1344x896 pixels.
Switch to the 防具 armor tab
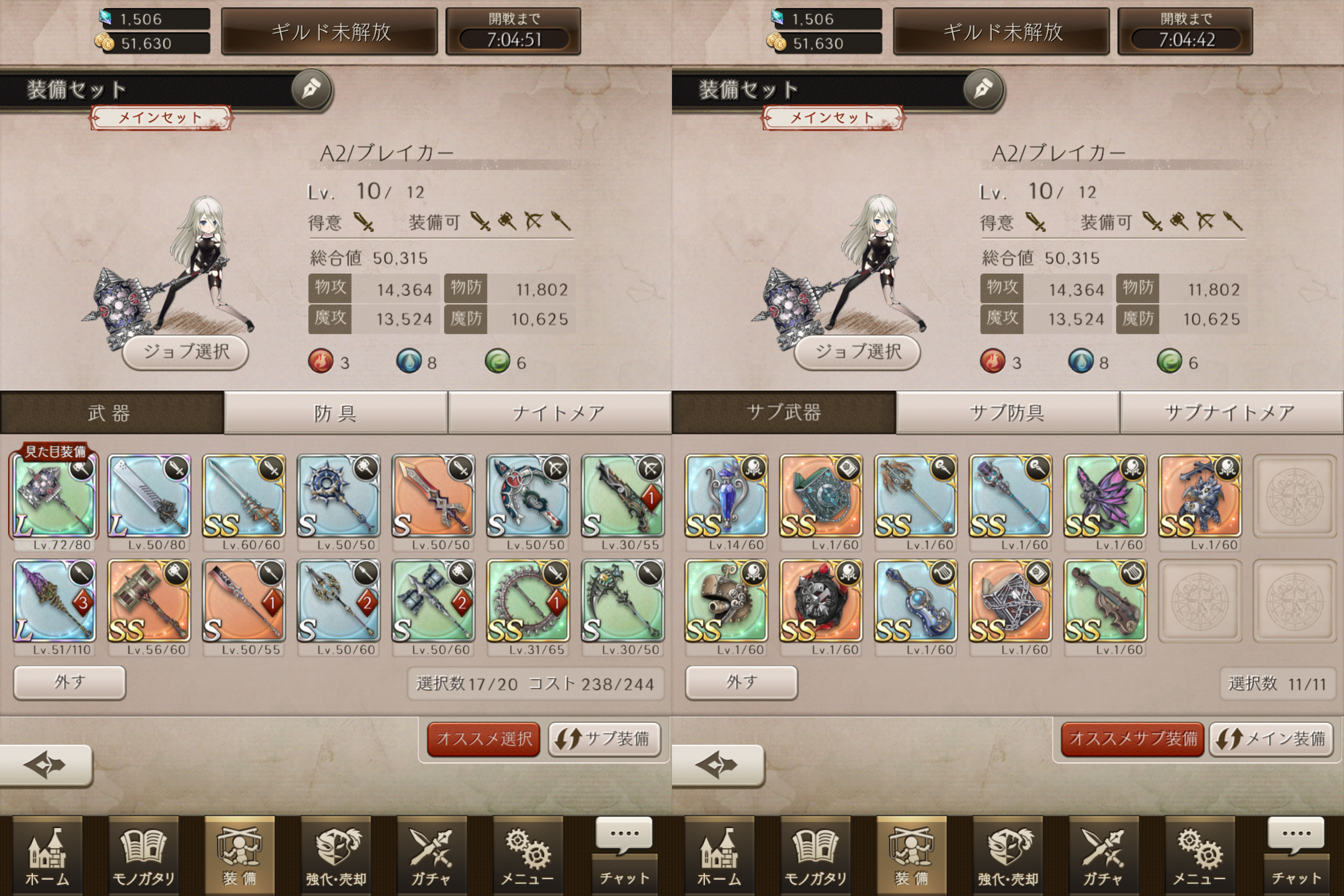(x=335, y=413)
